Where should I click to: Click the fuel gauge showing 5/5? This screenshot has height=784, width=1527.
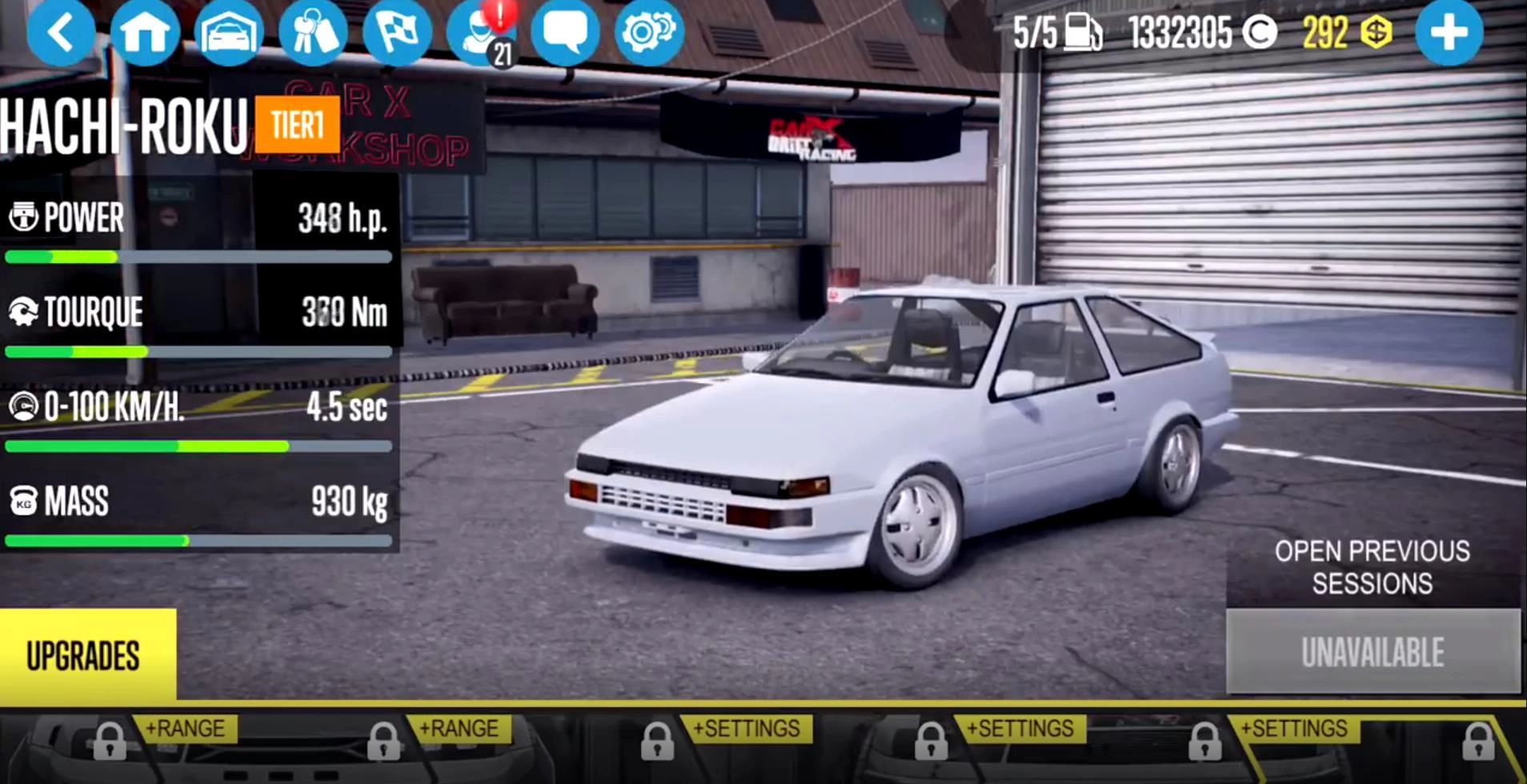click(x=1055, y=32)
